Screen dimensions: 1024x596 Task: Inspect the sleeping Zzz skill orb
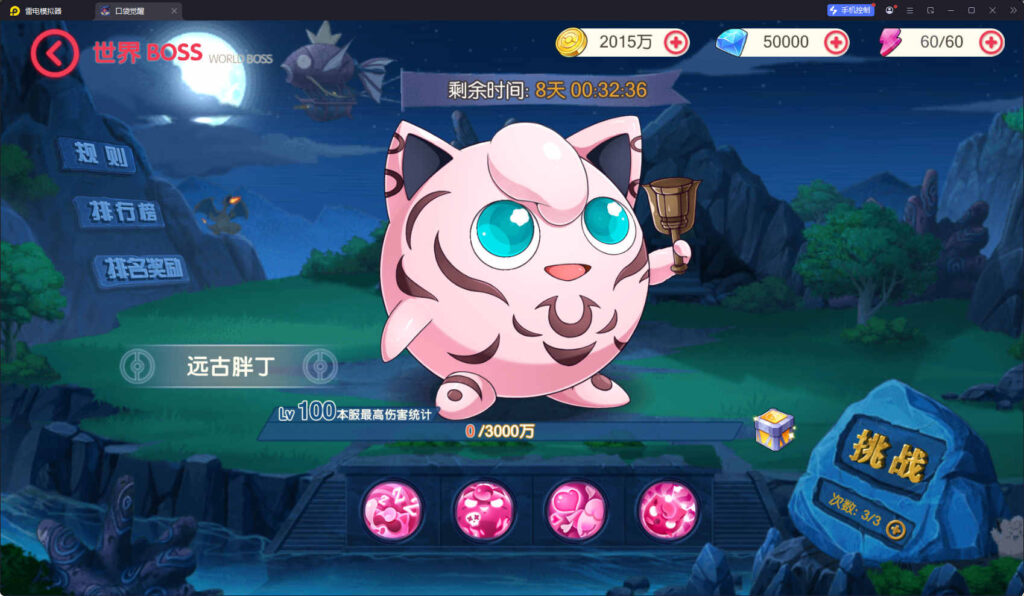pyautogui.click(x=392, y=509)
